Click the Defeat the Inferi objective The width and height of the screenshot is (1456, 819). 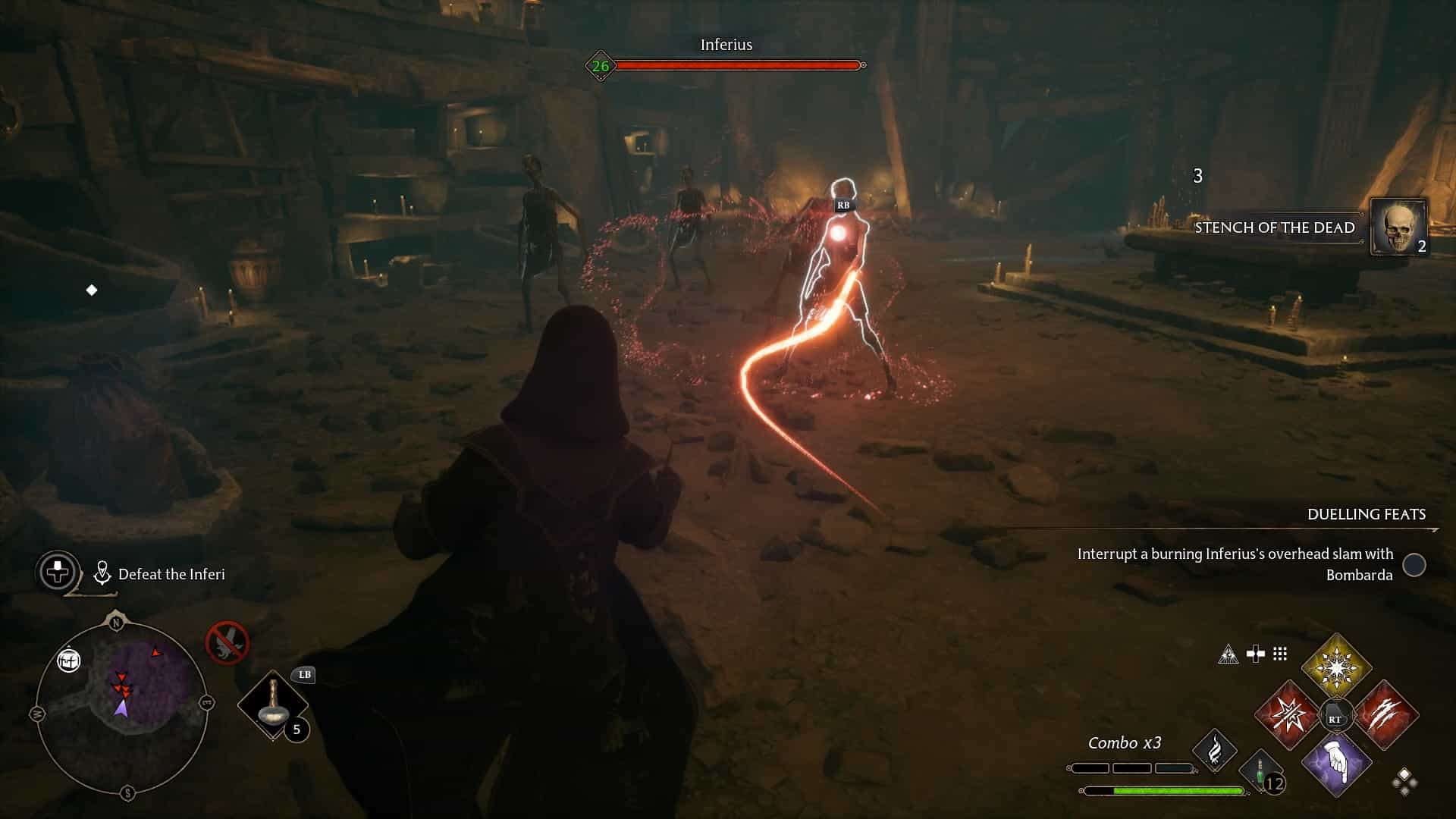tap(171, 574)
